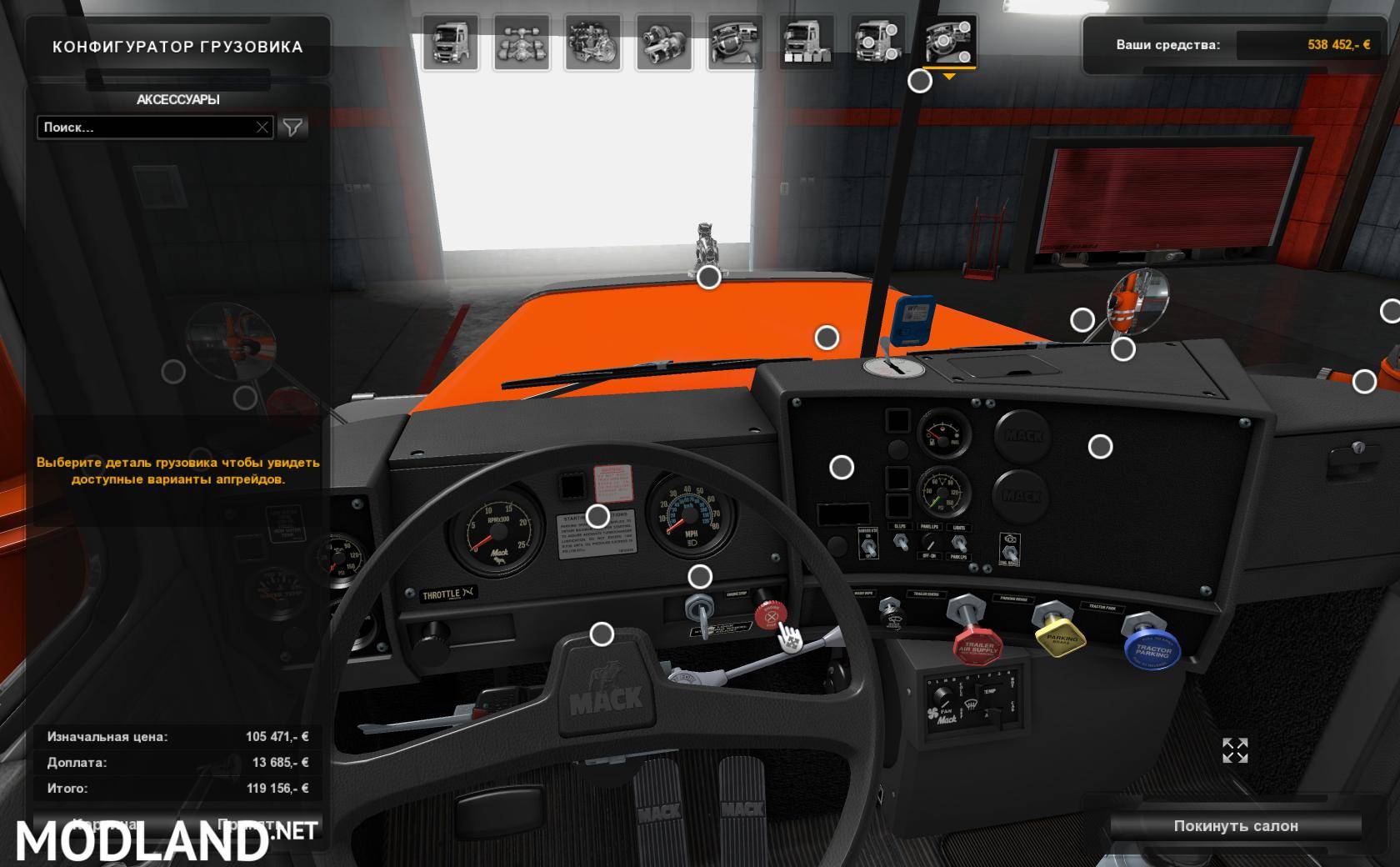Viewport: 1400px width, 867px height.
Task: Select the exterior accessories tab
Action: tap(877, 42)
